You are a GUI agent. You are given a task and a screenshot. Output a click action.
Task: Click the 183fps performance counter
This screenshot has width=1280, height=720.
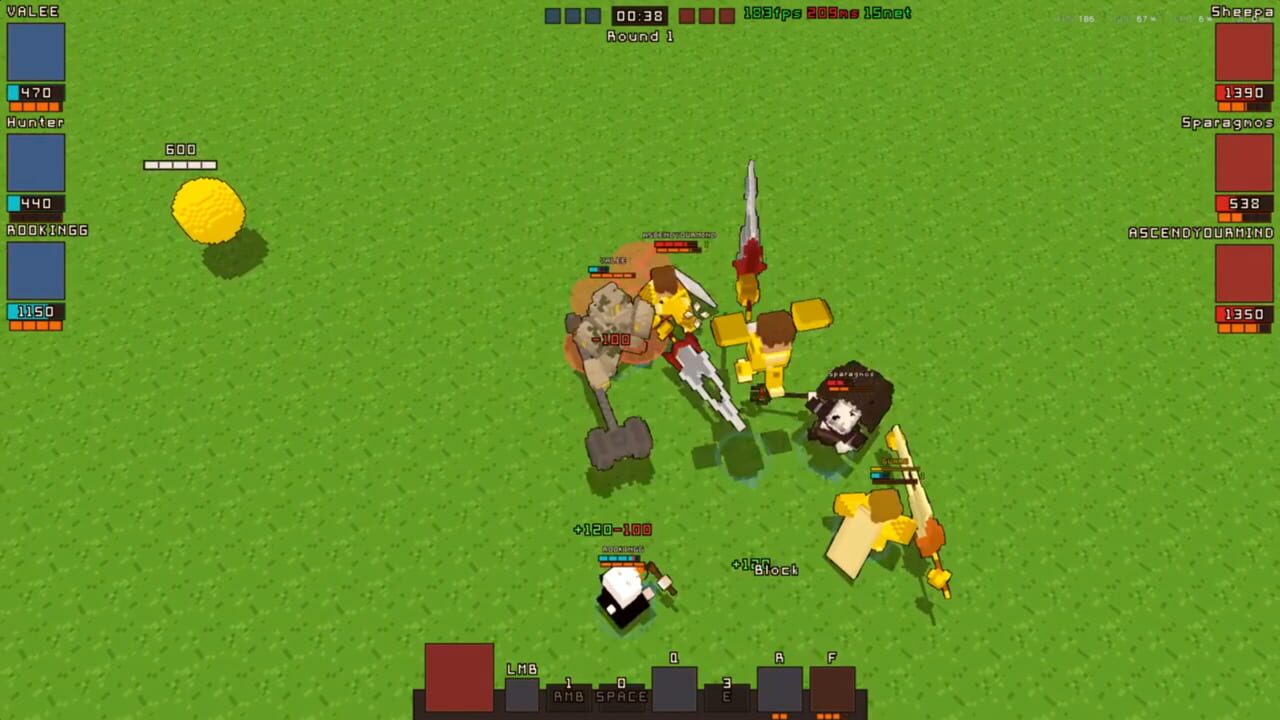coord(773,13)
